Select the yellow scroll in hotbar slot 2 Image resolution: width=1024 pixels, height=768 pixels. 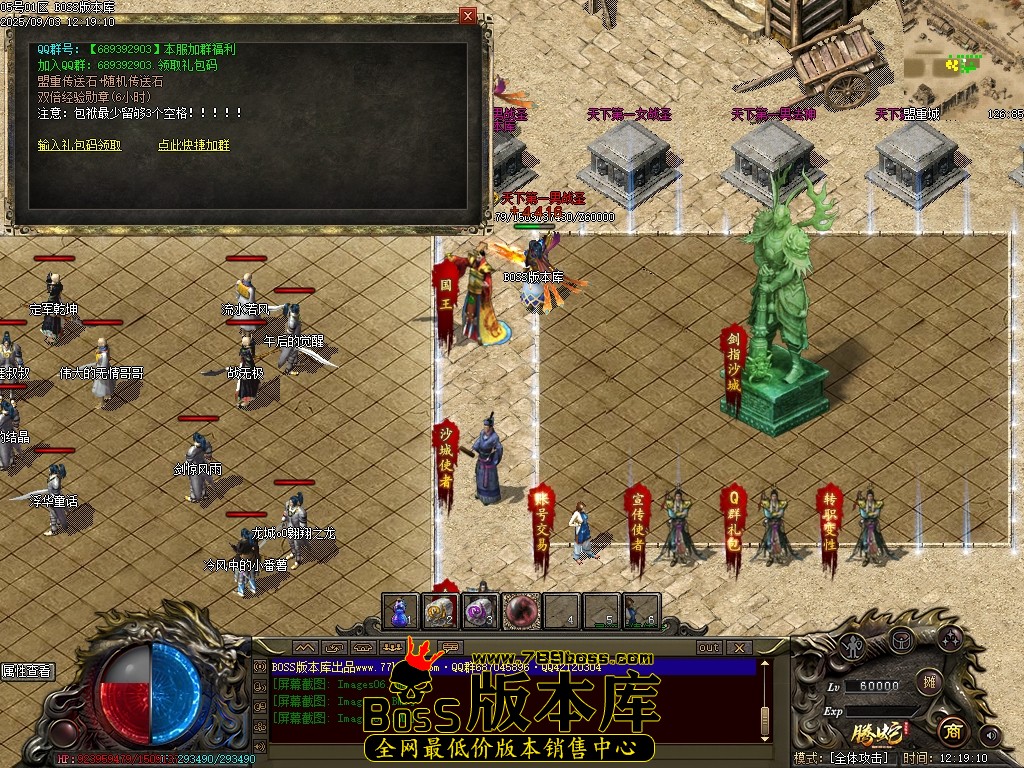tap(440, 610)
